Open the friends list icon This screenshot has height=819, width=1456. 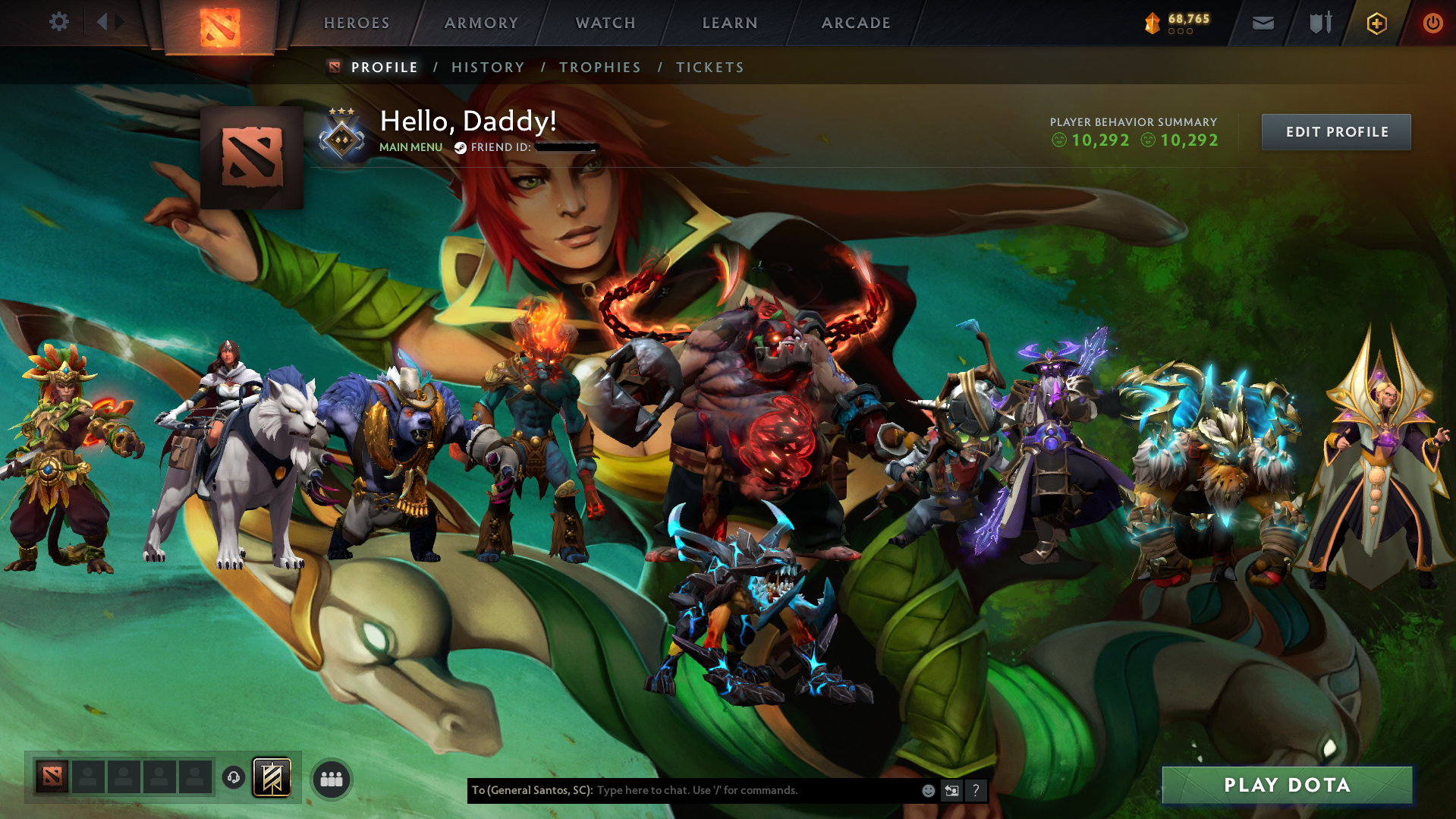(x=330, y=778)
